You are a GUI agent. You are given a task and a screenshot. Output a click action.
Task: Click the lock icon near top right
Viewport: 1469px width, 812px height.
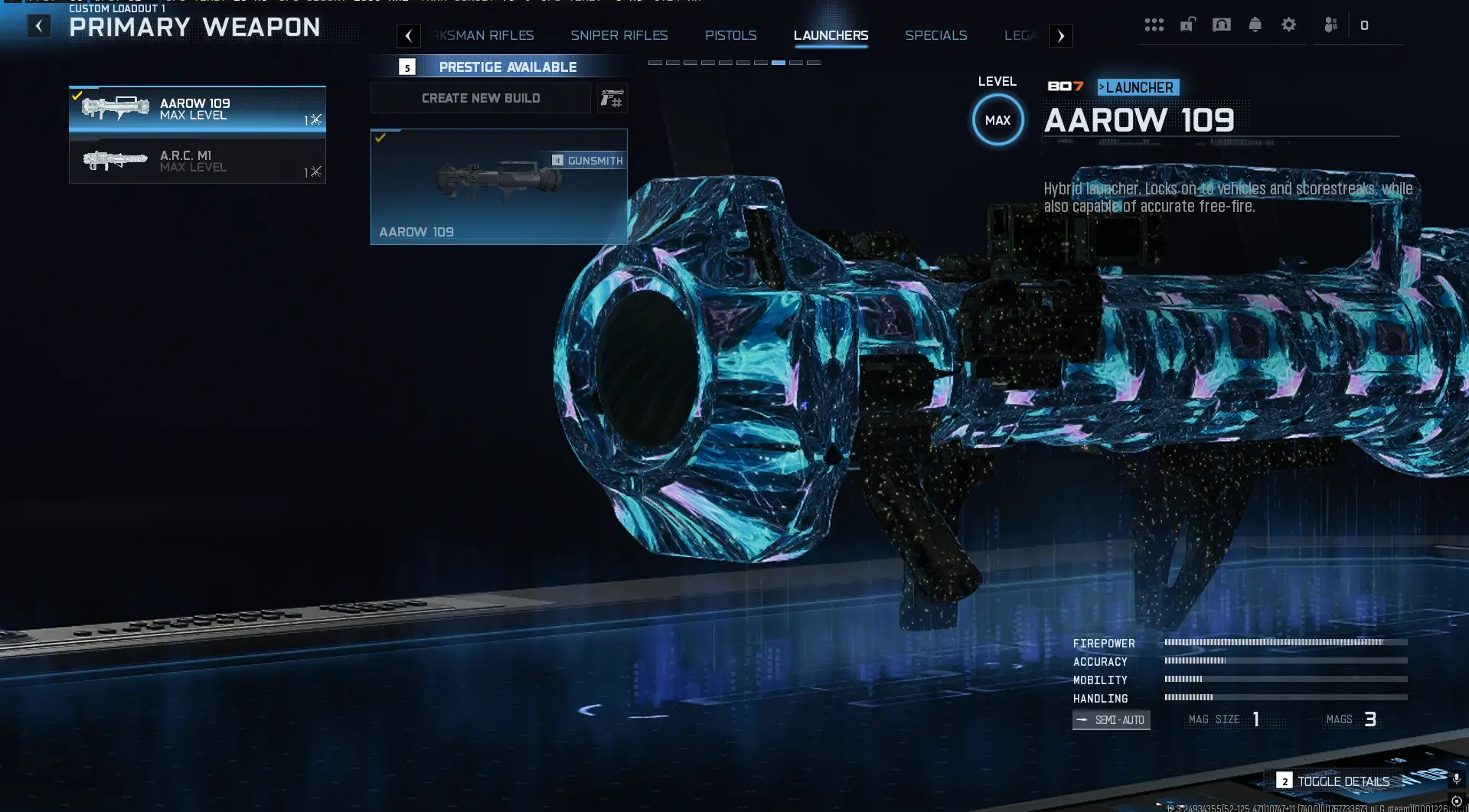(x=1187, y=24)
